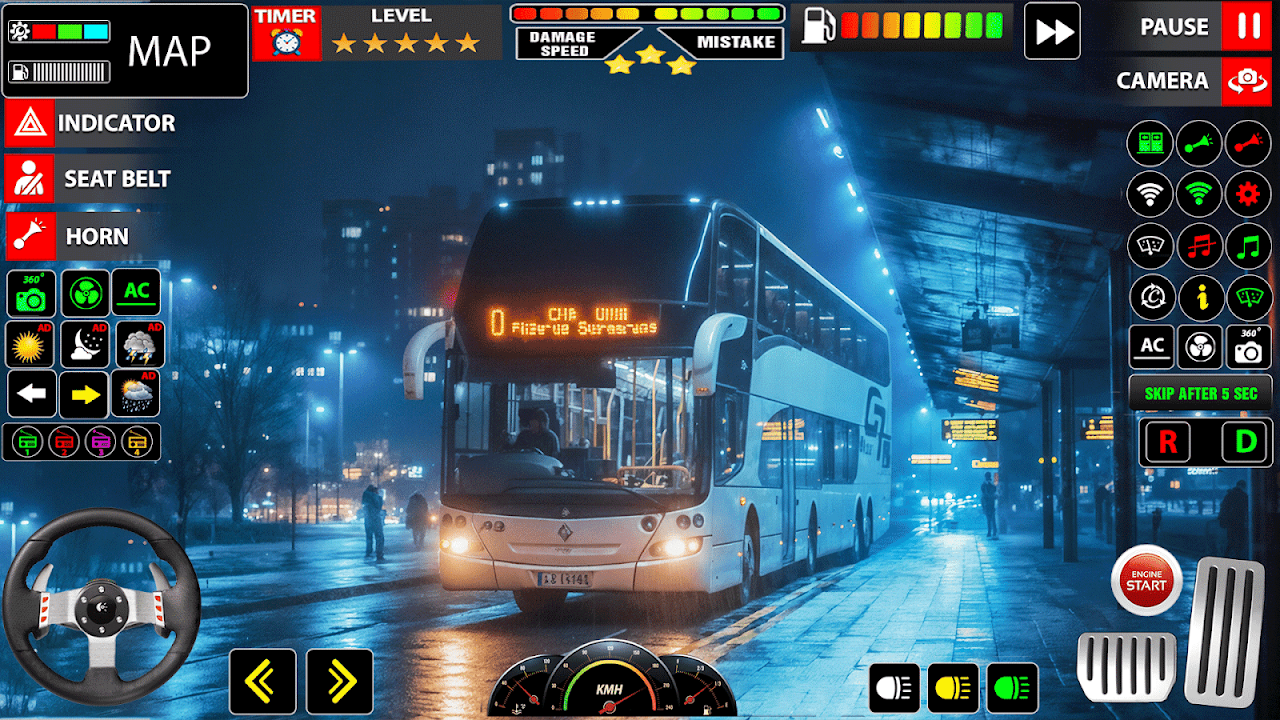This screenshot has height=720, width=1280.
Task: Fasten the SEAT BELT
Action: (x=29, y=180)
